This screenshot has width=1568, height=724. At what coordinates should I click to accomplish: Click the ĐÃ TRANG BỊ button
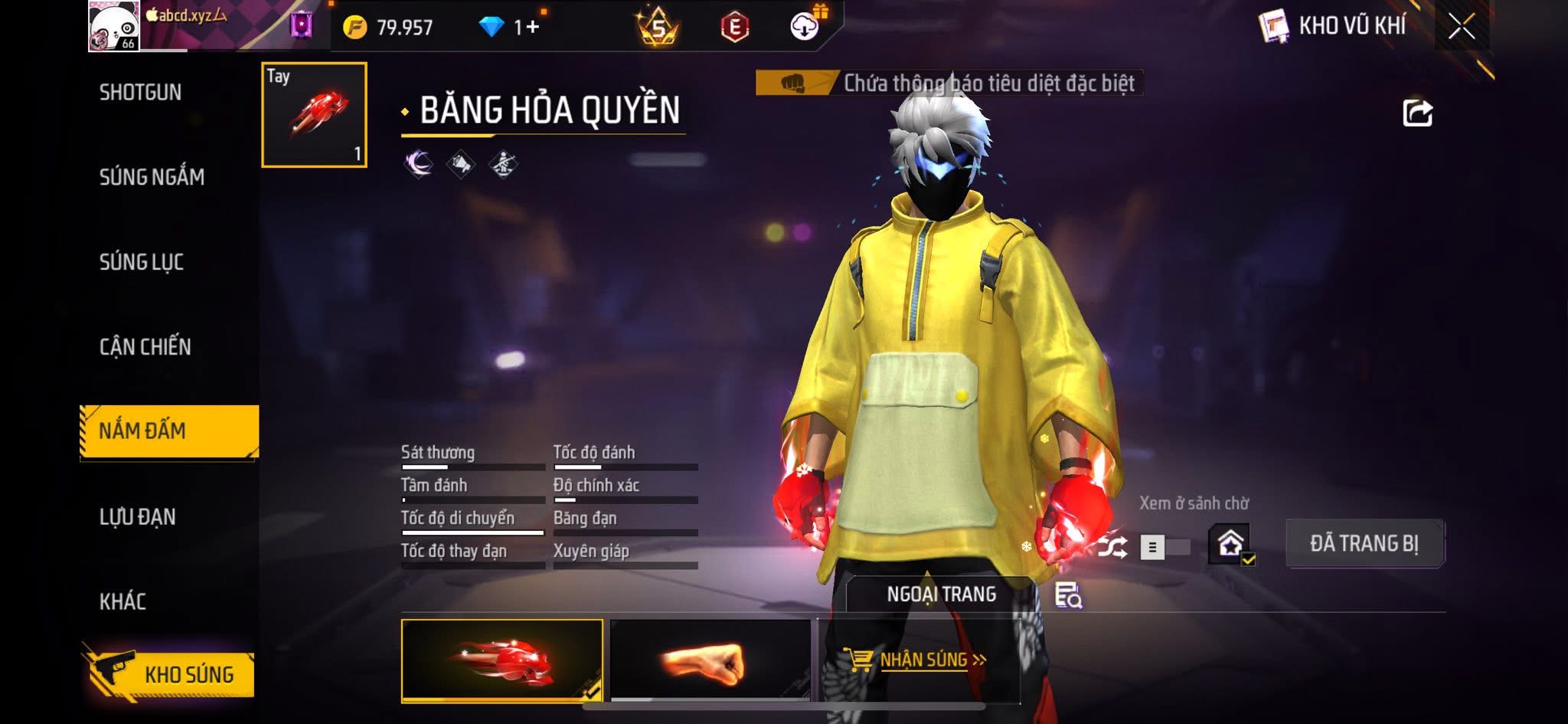pos(1364,543)
